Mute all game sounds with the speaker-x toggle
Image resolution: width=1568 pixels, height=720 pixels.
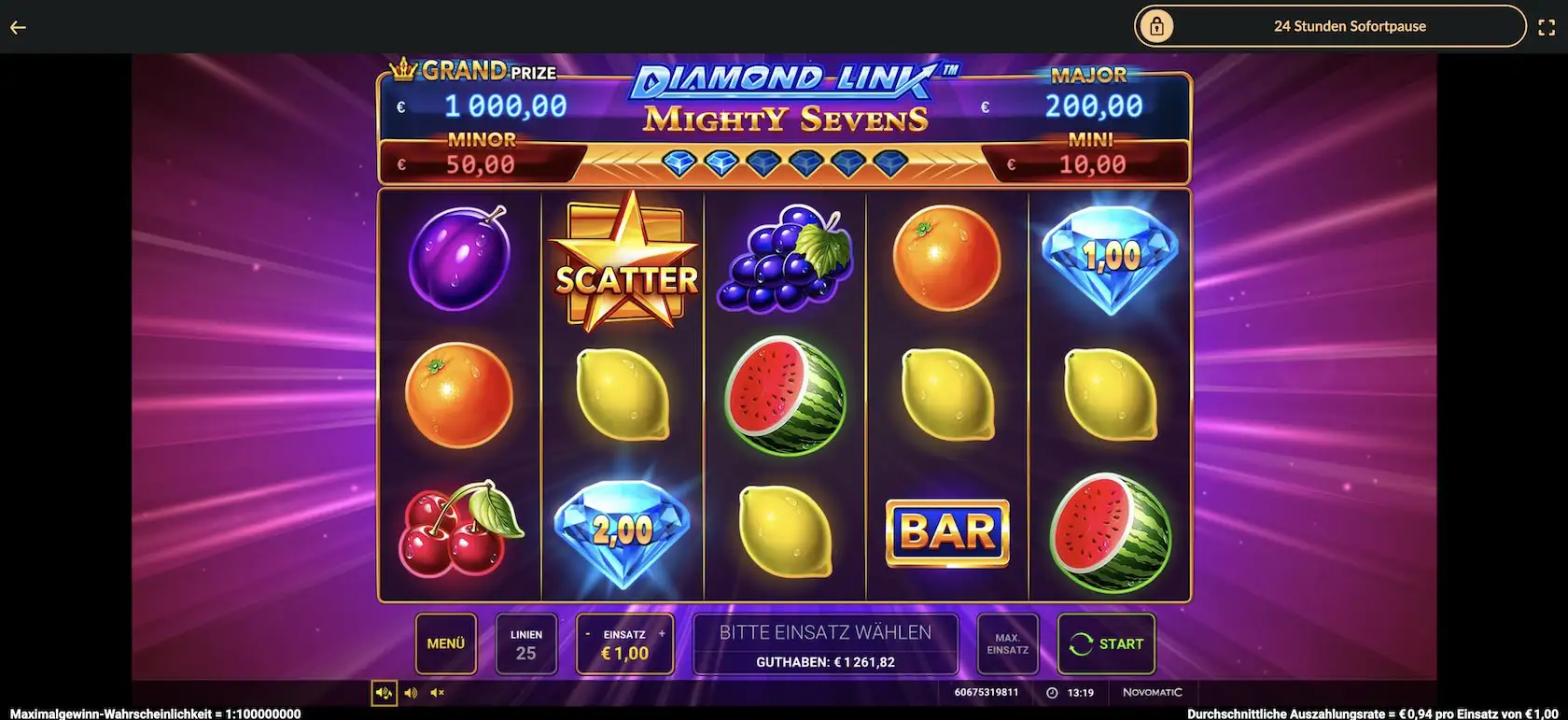click(x=436, y=692)
